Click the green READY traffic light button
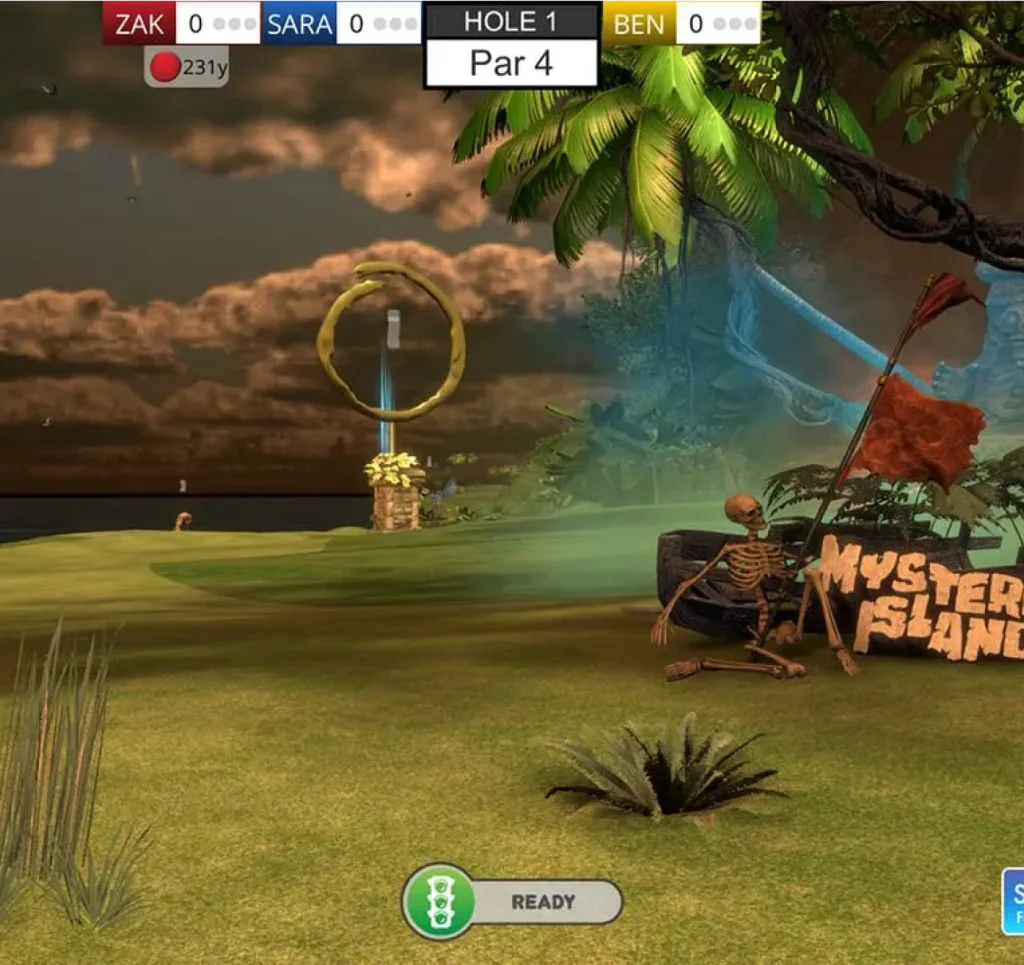Image resolution: width=1024 pixels, height=965 pixels. tap(439, 901)
